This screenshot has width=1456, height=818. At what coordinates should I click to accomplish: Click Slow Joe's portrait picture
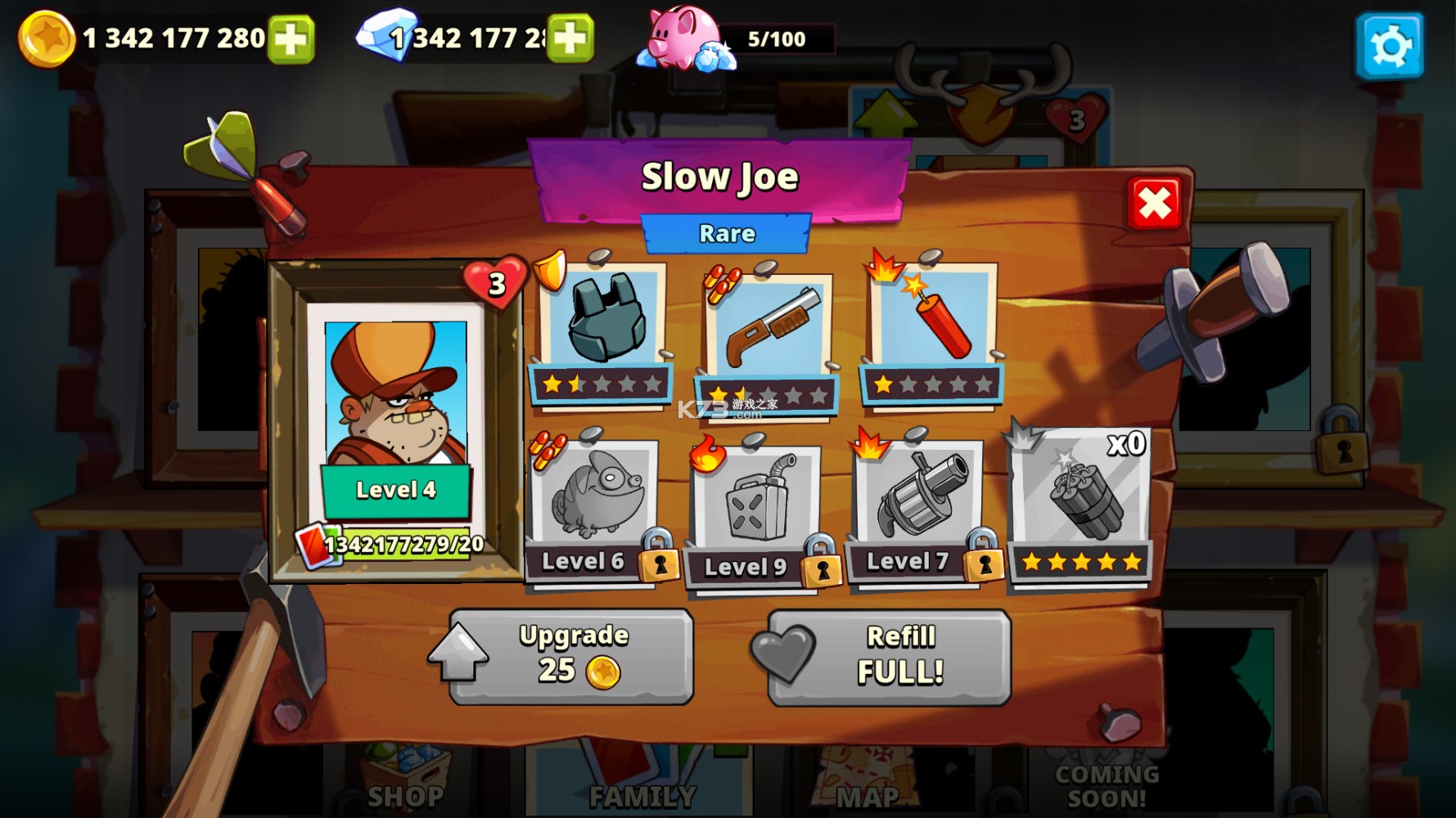395,401
